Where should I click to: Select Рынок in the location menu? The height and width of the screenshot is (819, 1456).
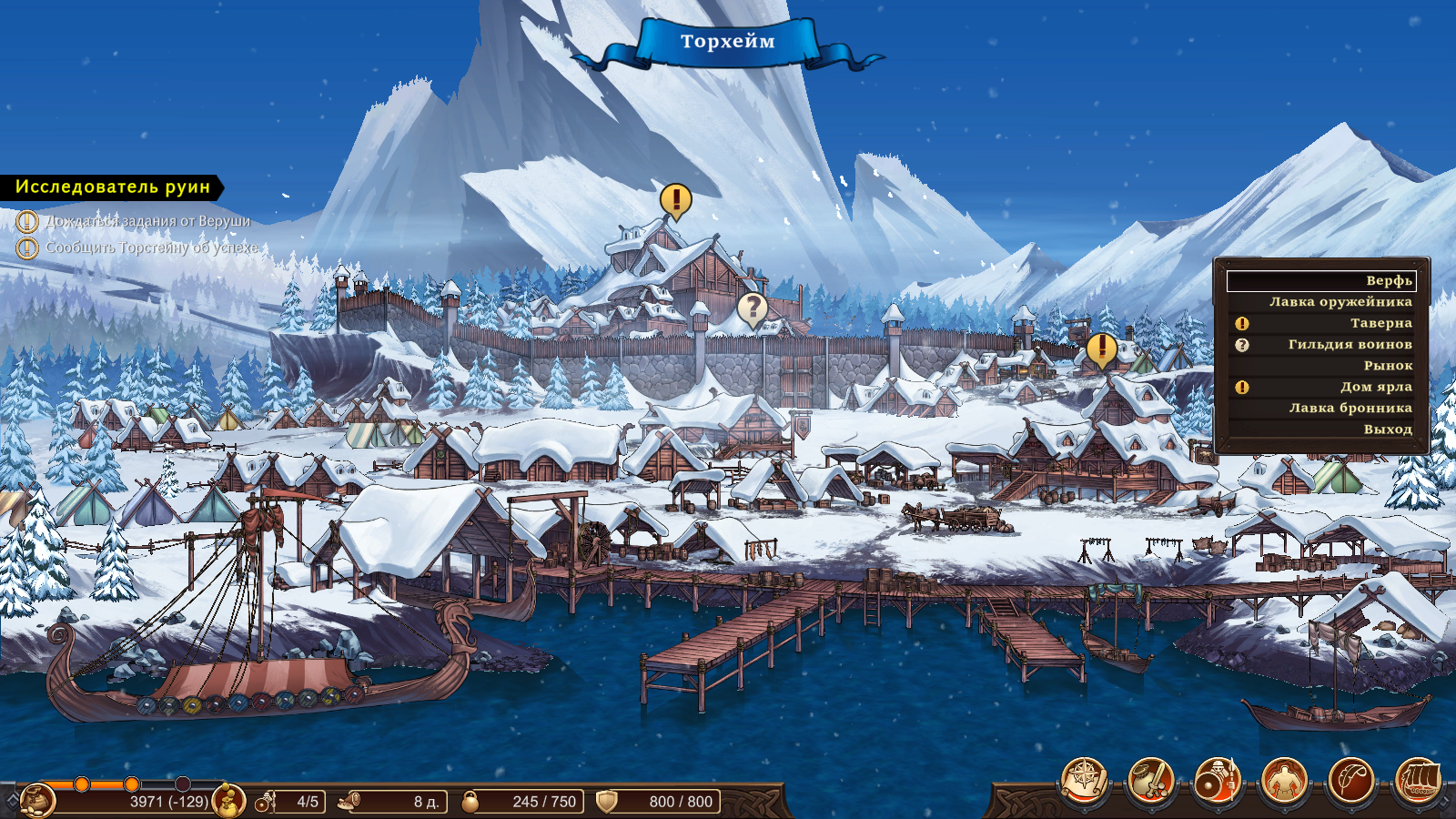pyautogui.click(x=1388, y=366)
